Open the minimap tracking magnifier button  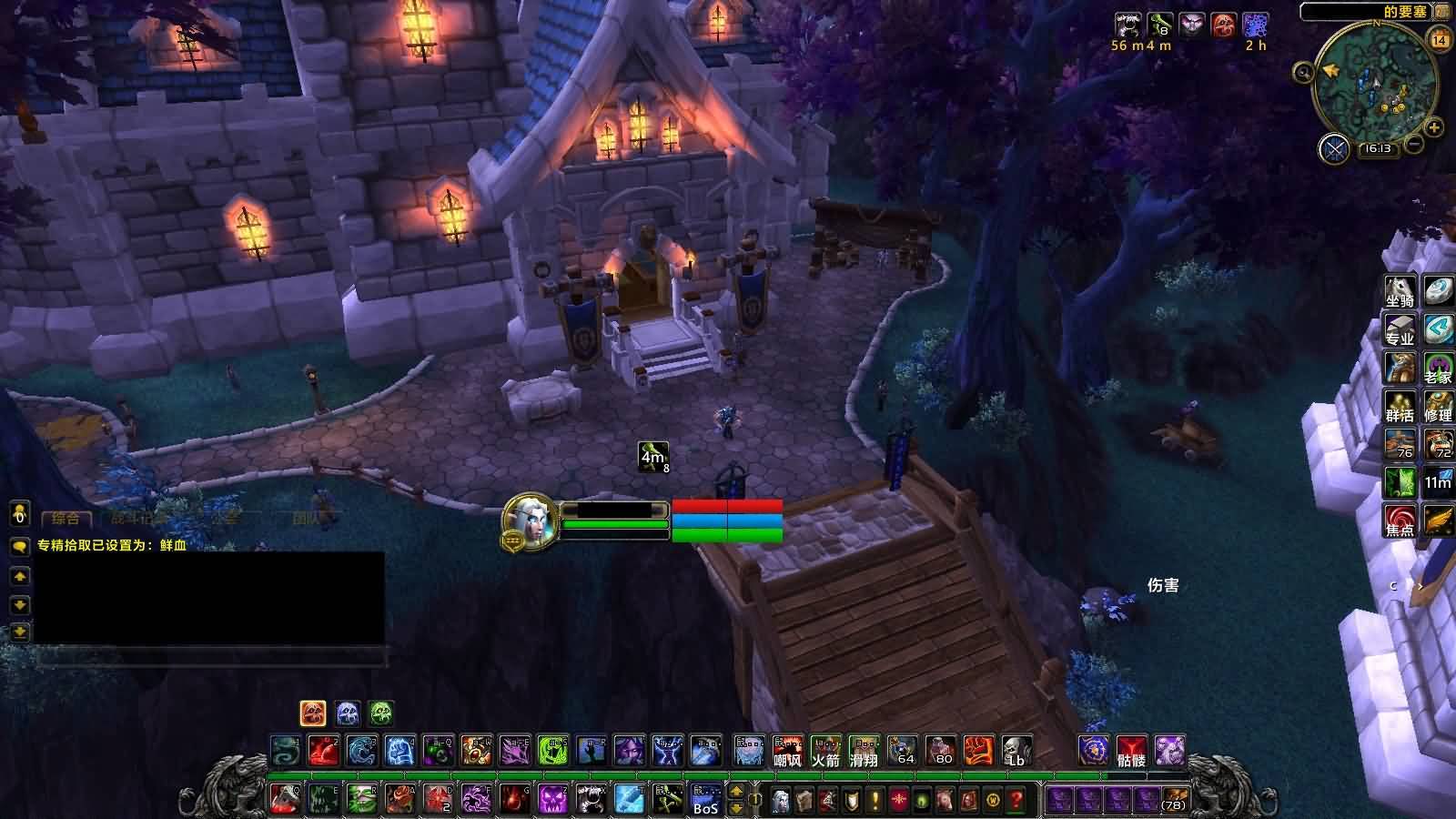(1304, 72)
